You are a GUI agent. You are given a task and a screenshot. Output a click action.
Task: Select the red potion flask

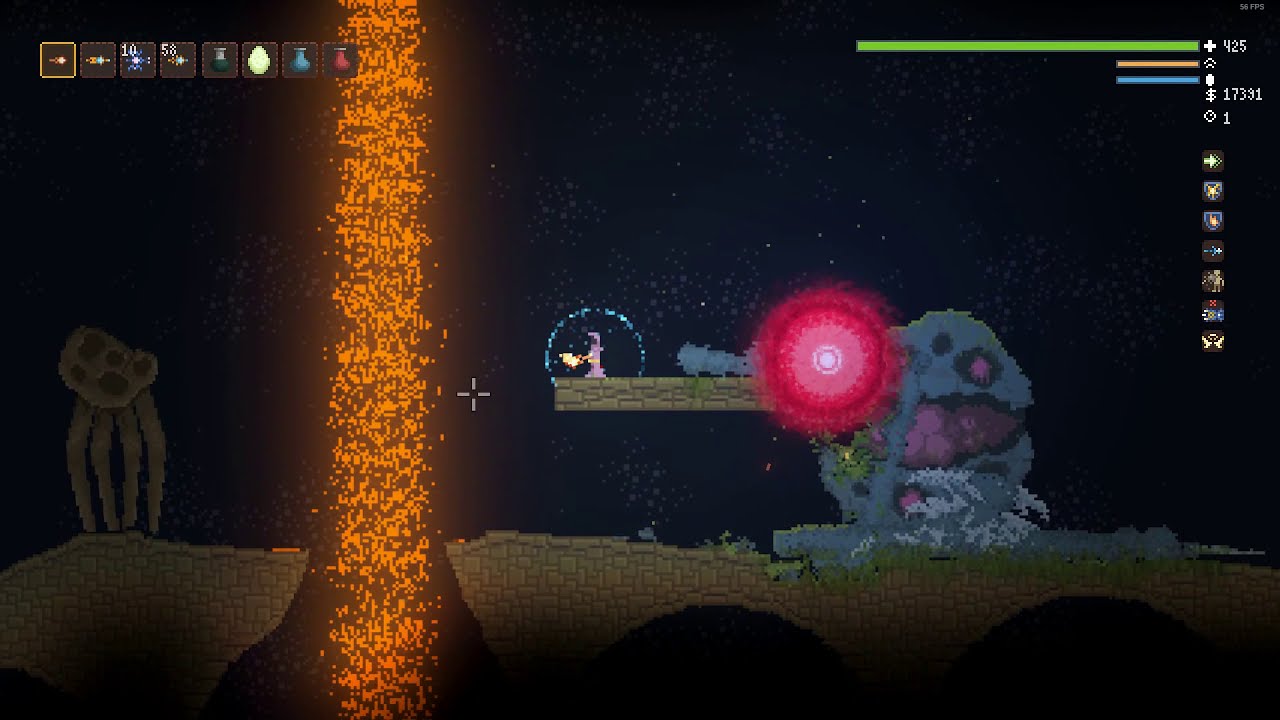[341, 60]
